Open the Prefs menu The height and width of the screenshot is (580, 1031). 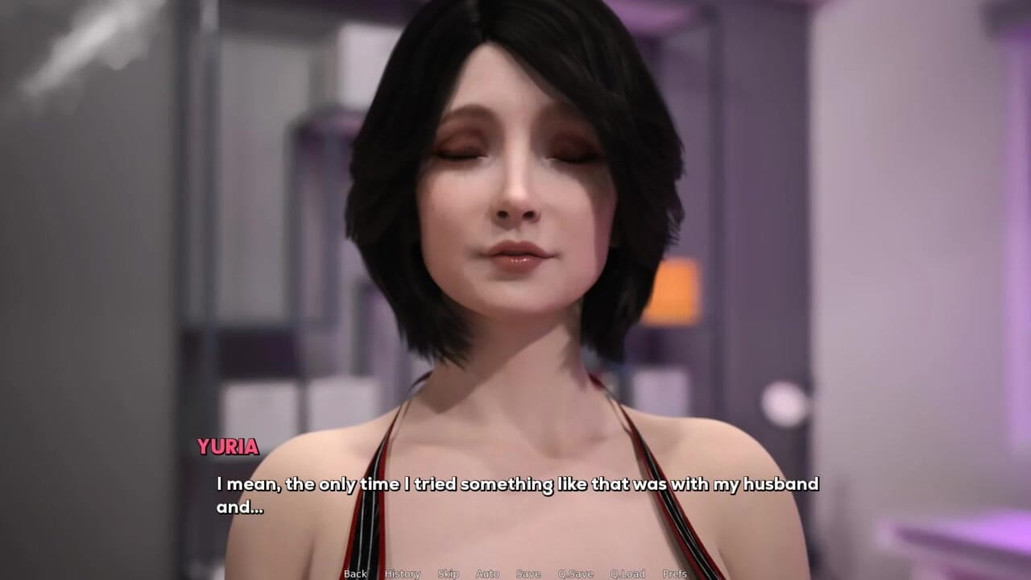tap(674, 574)
